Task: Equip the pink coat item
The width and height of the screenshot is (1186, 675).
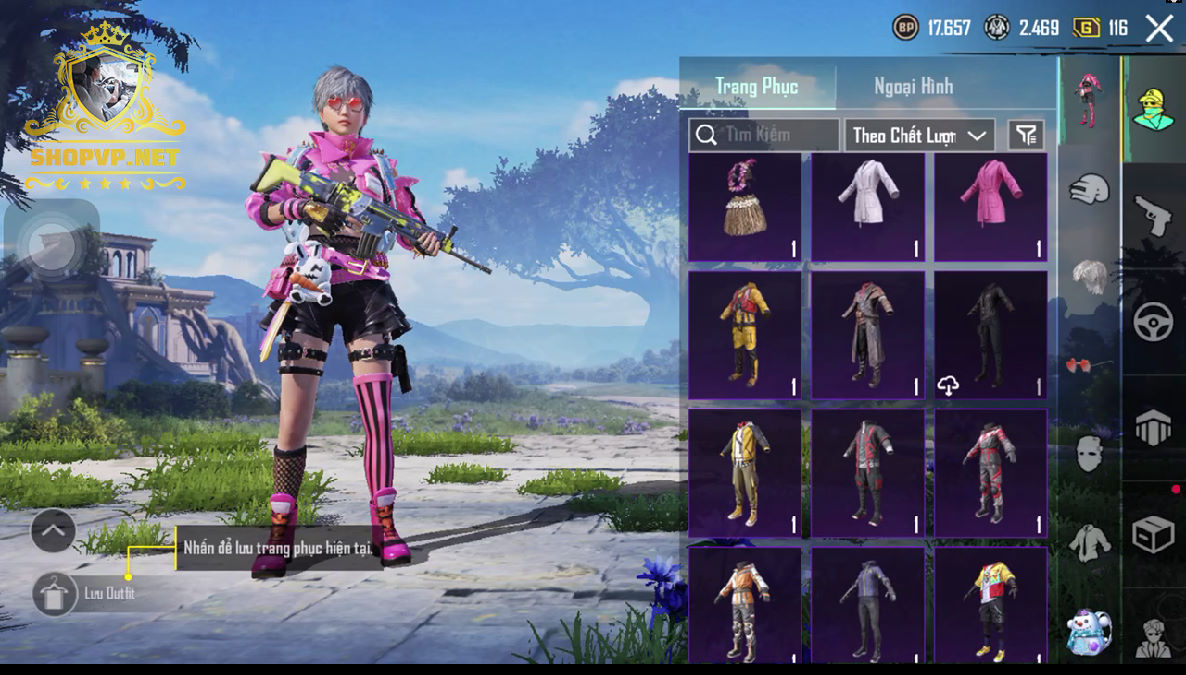Action: point(991,207)
